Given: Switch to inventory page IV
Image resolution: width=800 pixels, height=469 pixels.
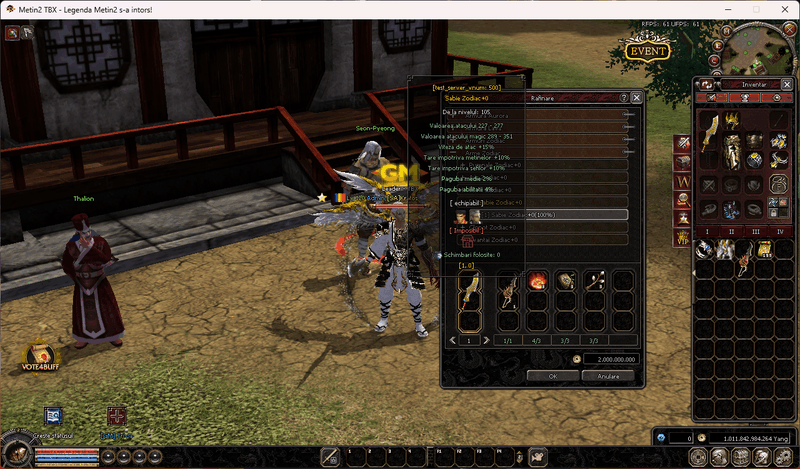Looking at the screenshot, I should click(x=780, y=231).
